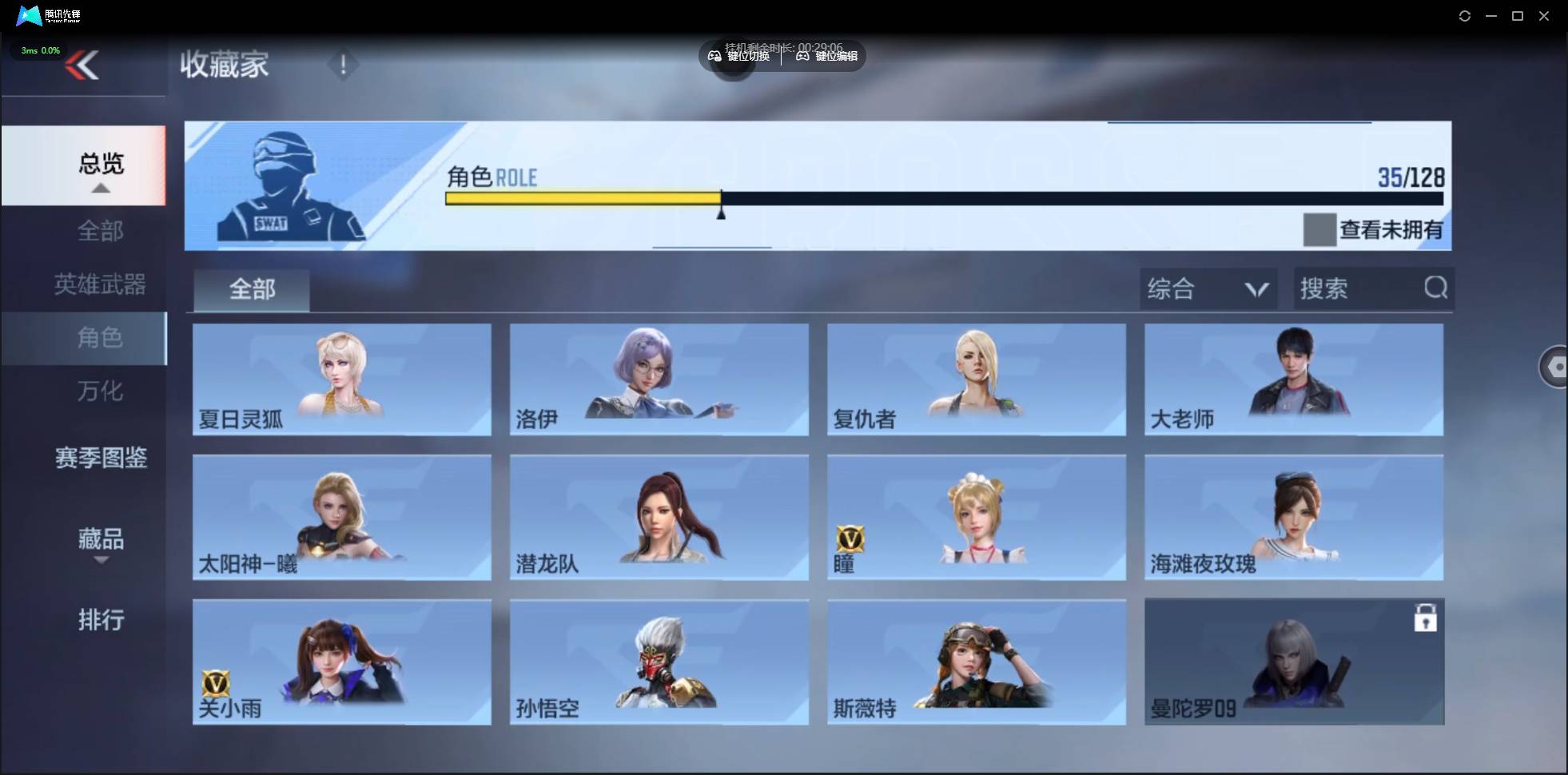Click the Tencent Pioneer logo

coord(29,15)
